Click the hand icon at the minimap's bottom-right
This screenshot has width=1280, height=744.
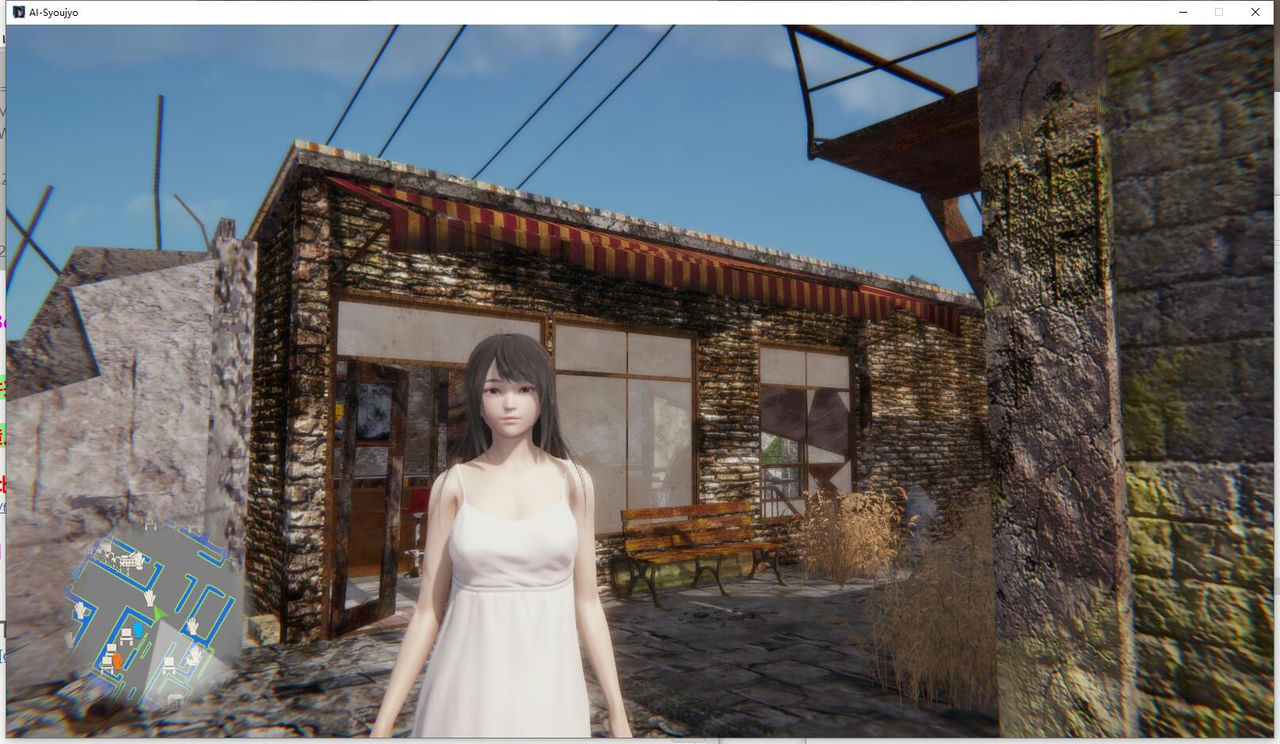pos(193,655)
